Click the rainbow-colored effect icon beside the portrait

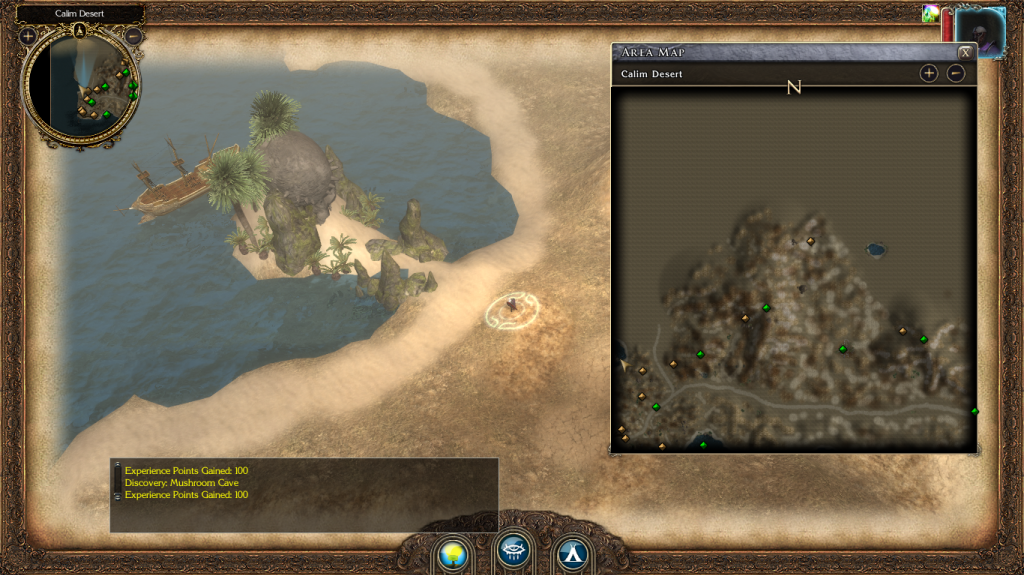[x=931, y=14]
